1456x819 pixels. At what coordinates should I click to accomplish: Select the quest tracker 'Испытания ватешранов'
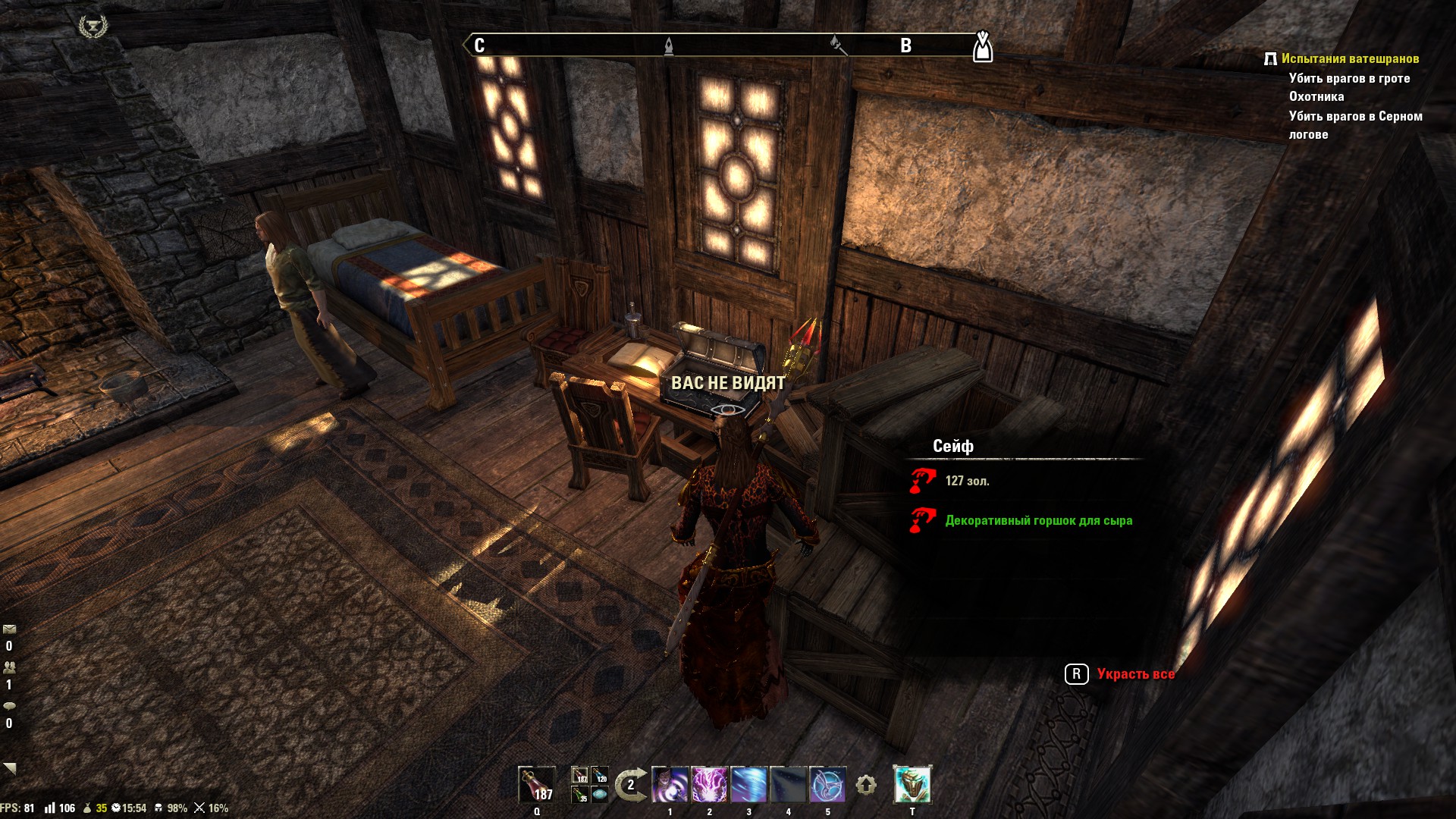point(1350,58)
